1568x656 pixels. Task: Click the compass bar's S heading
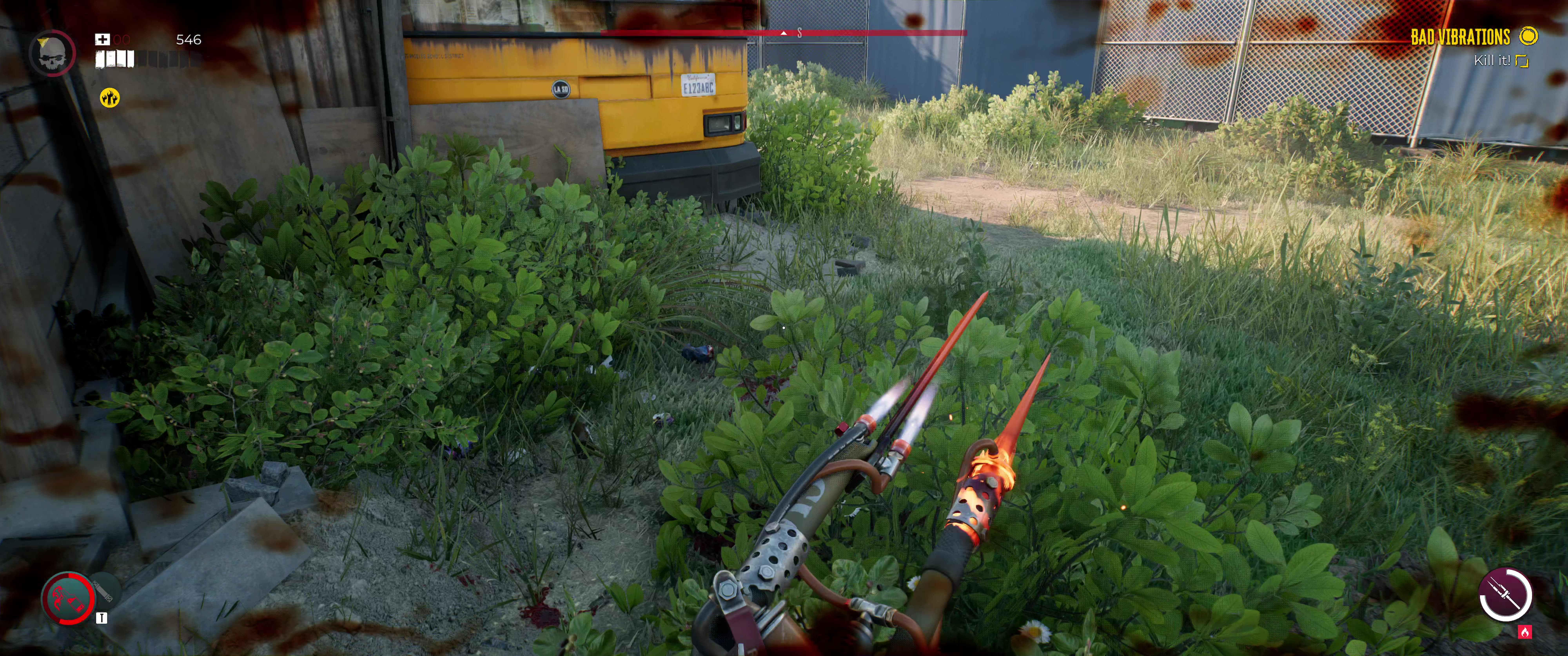pyautogui.click(x=799, y=33)
